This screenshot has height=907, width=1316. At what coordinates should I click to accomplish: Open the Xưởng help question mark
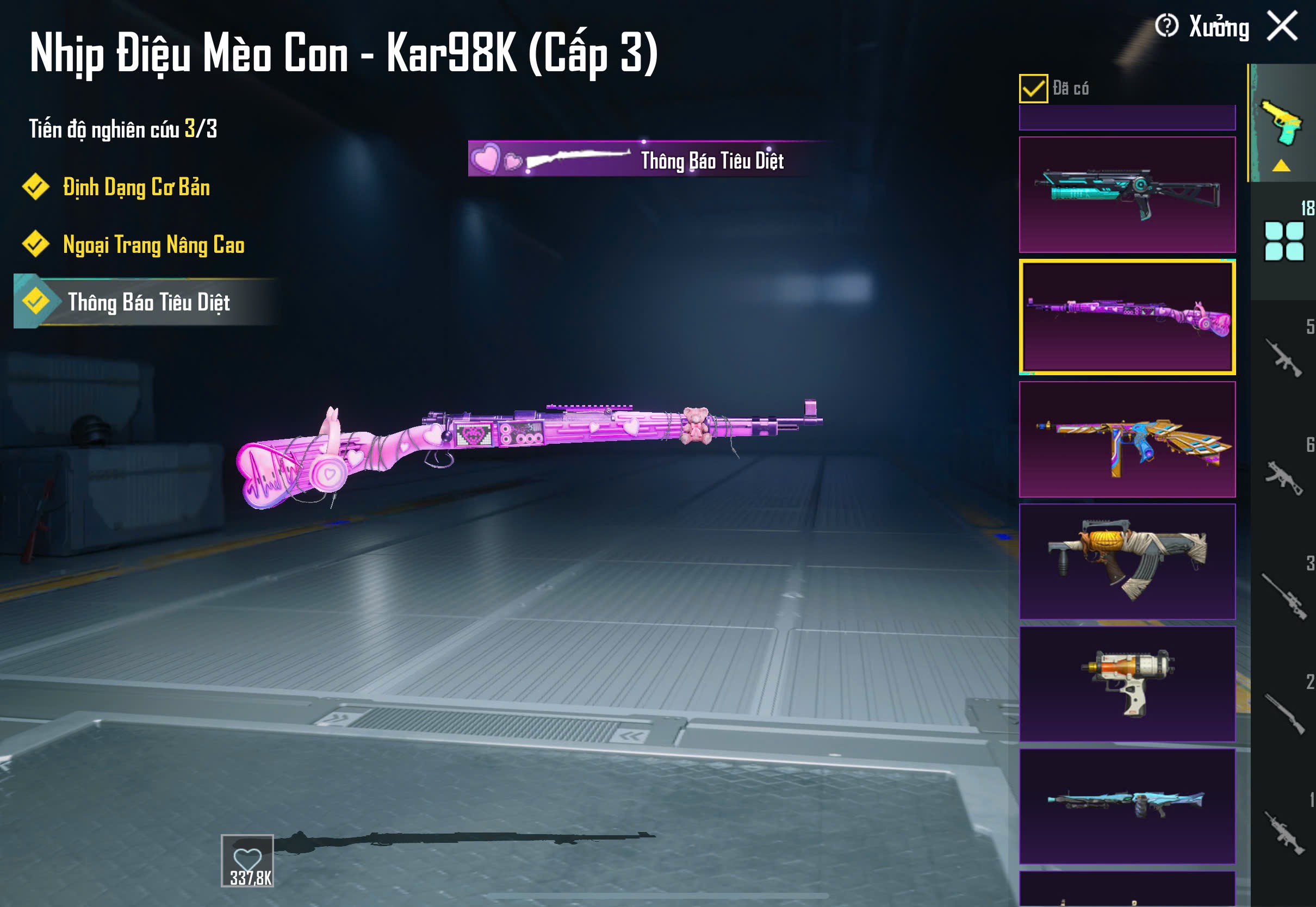coord(1166,26)
